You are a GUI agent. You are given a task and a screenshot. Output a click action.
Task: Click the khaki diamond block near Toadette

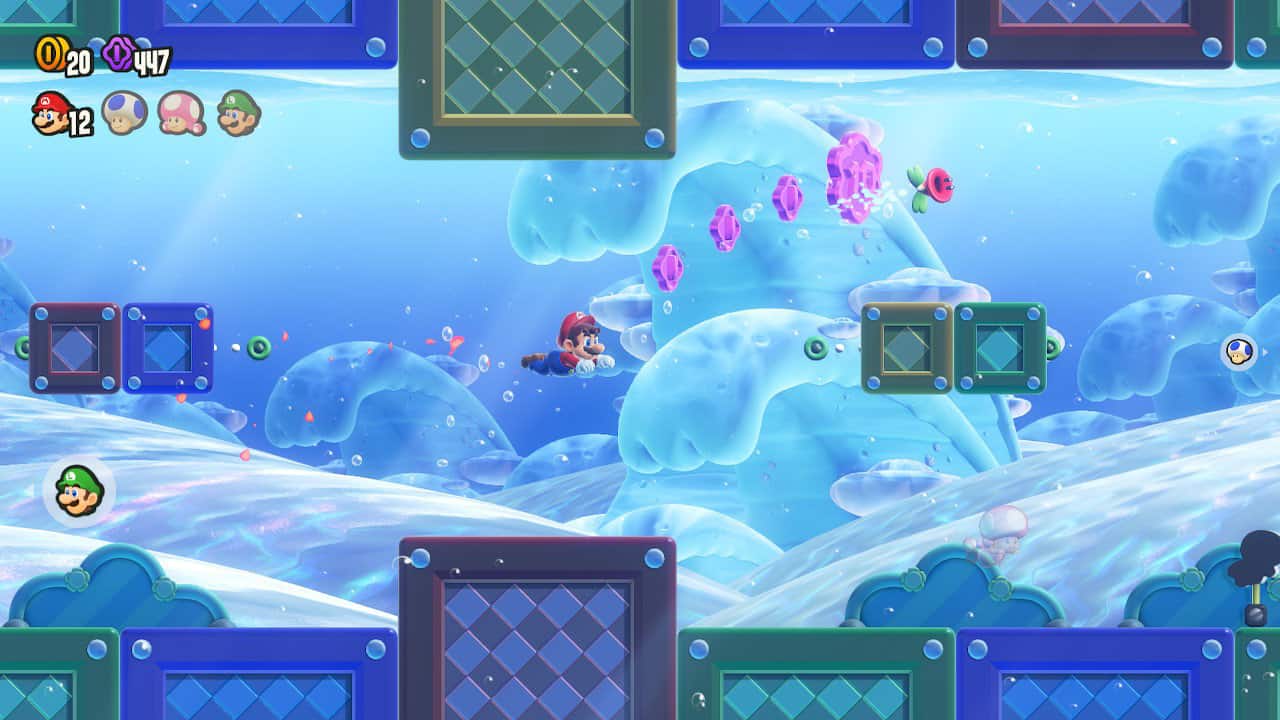(x=908, y=345)
